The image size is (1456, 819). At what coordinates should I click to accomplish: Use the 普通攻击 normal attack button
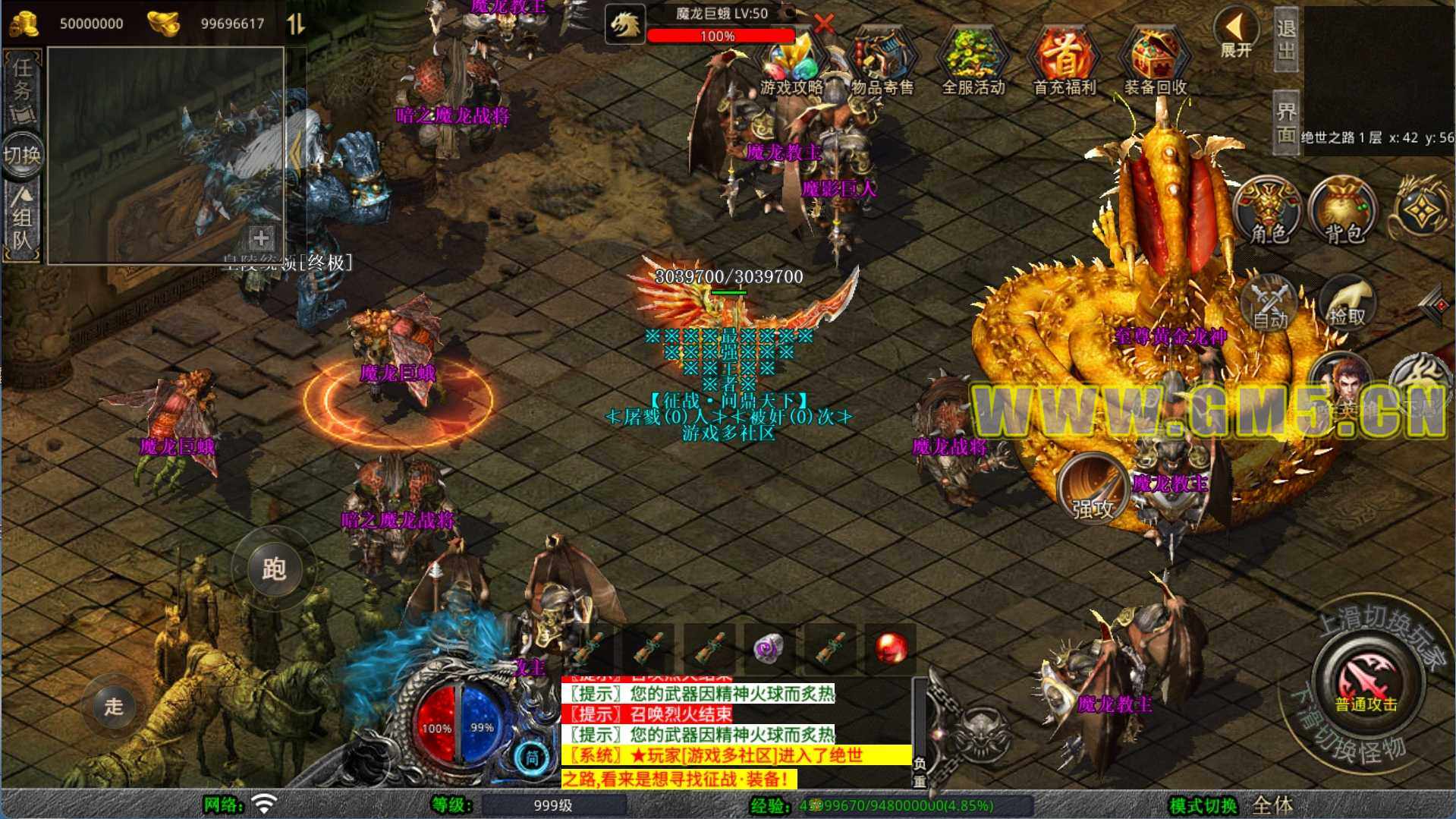1366,676
